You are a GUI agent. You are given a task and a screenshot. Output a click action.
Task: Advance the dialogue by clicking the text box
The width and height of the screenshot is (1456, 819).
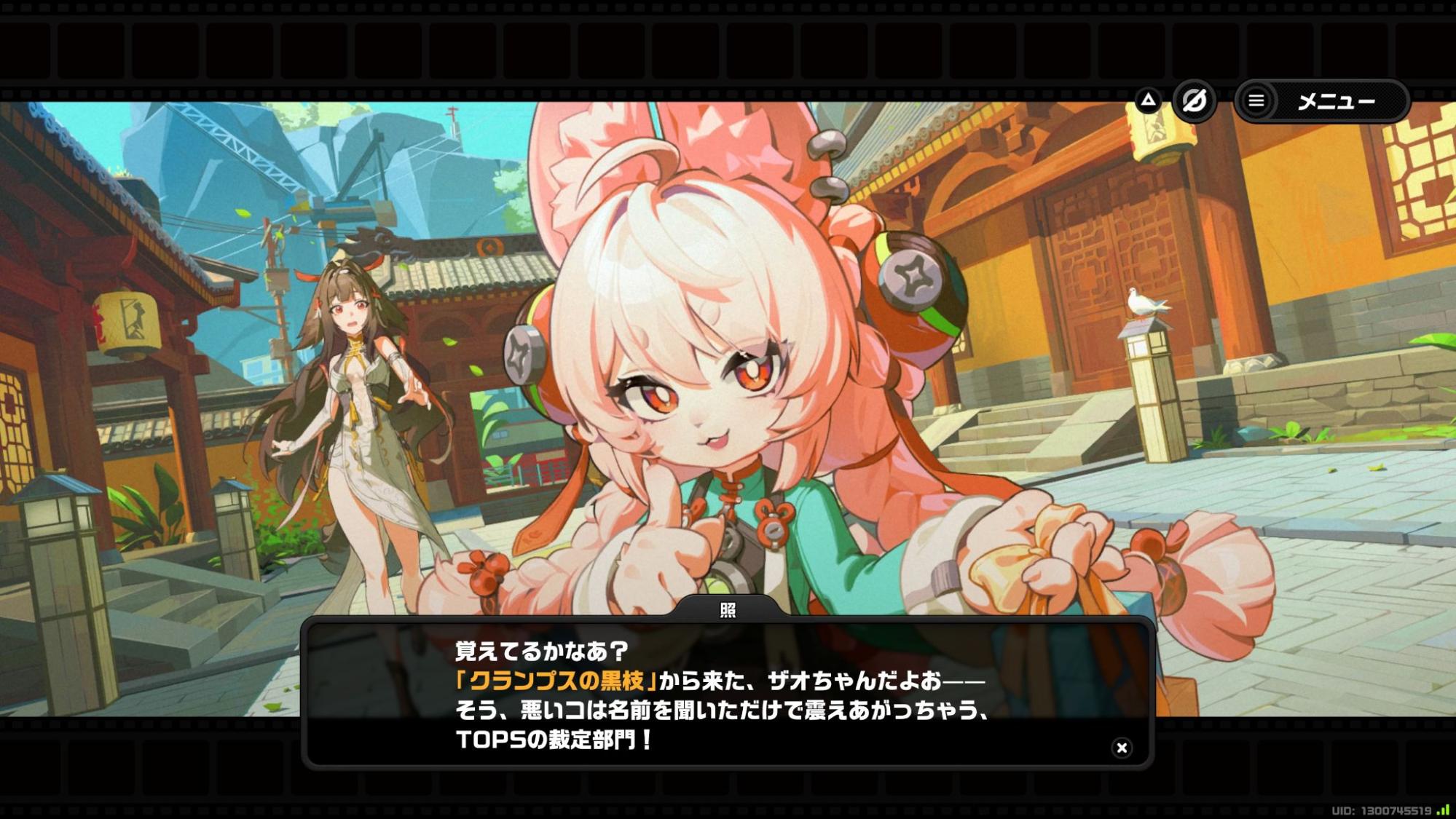(727, 694)
